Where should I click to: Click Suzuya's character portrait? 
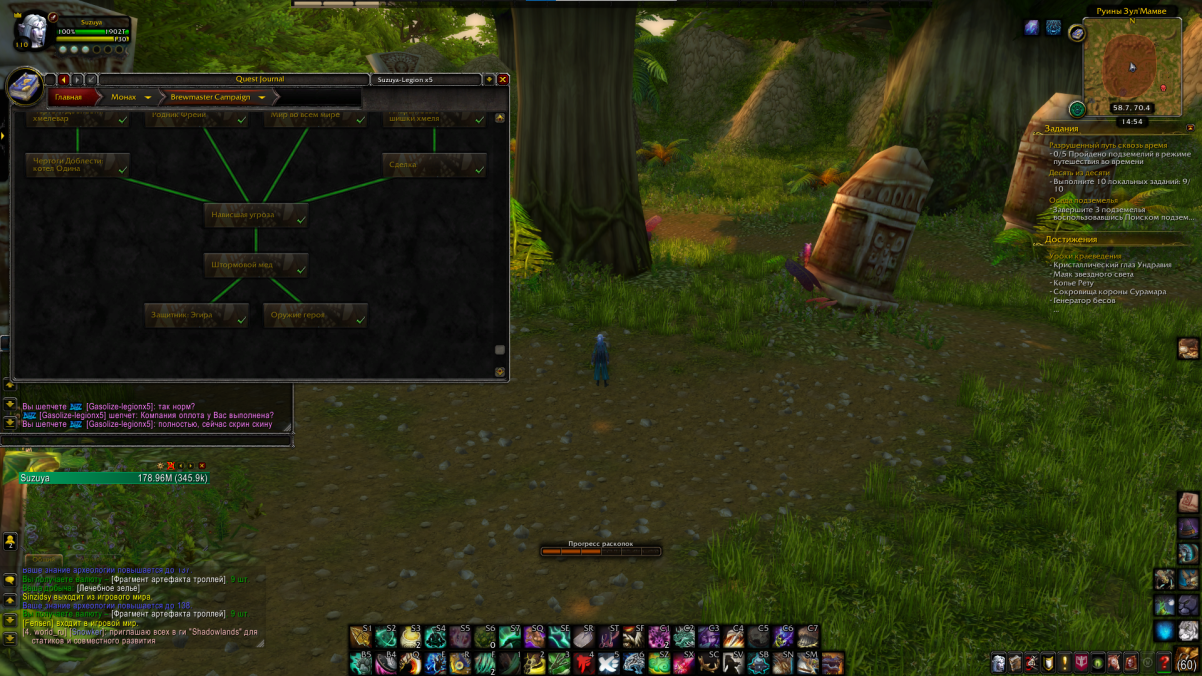click(x=31, y=29)
